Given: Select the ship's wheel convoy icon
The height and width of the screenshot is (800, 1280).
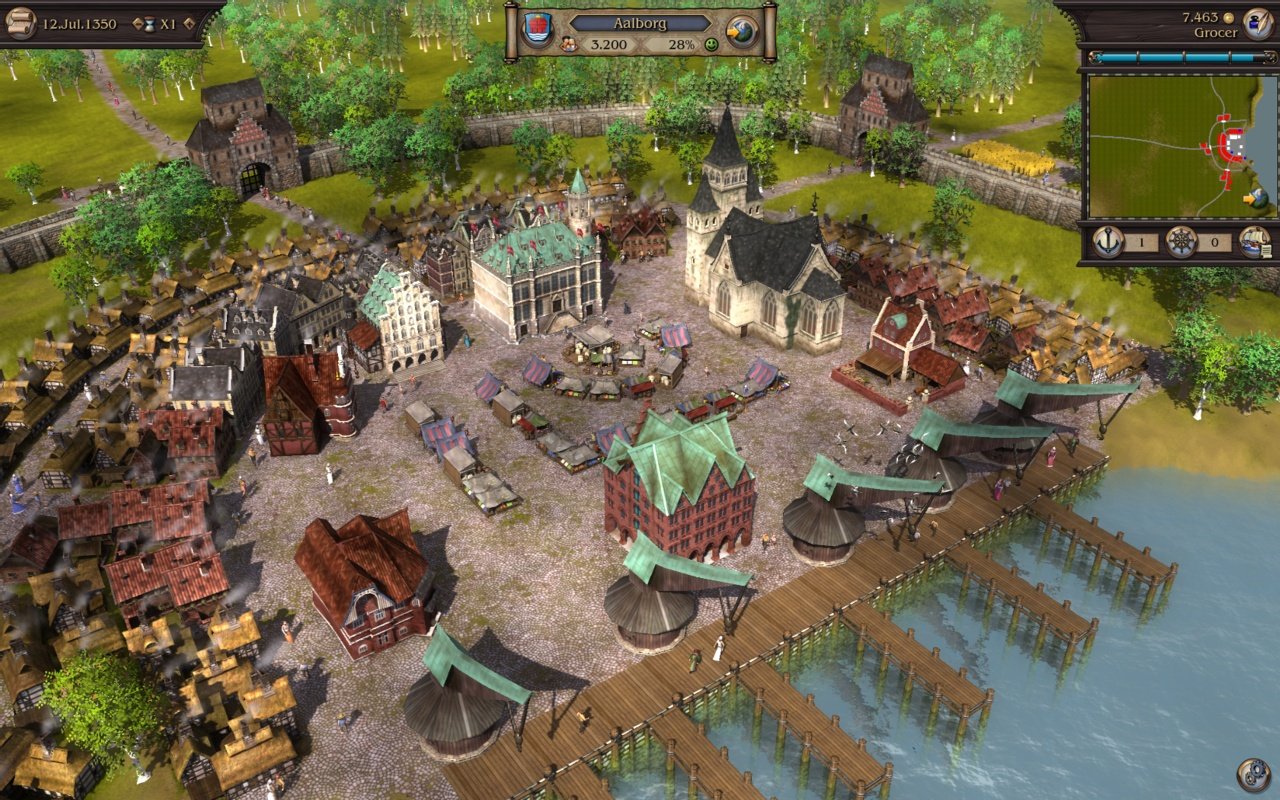Looking at the screenshot, I should point(1180,241).
